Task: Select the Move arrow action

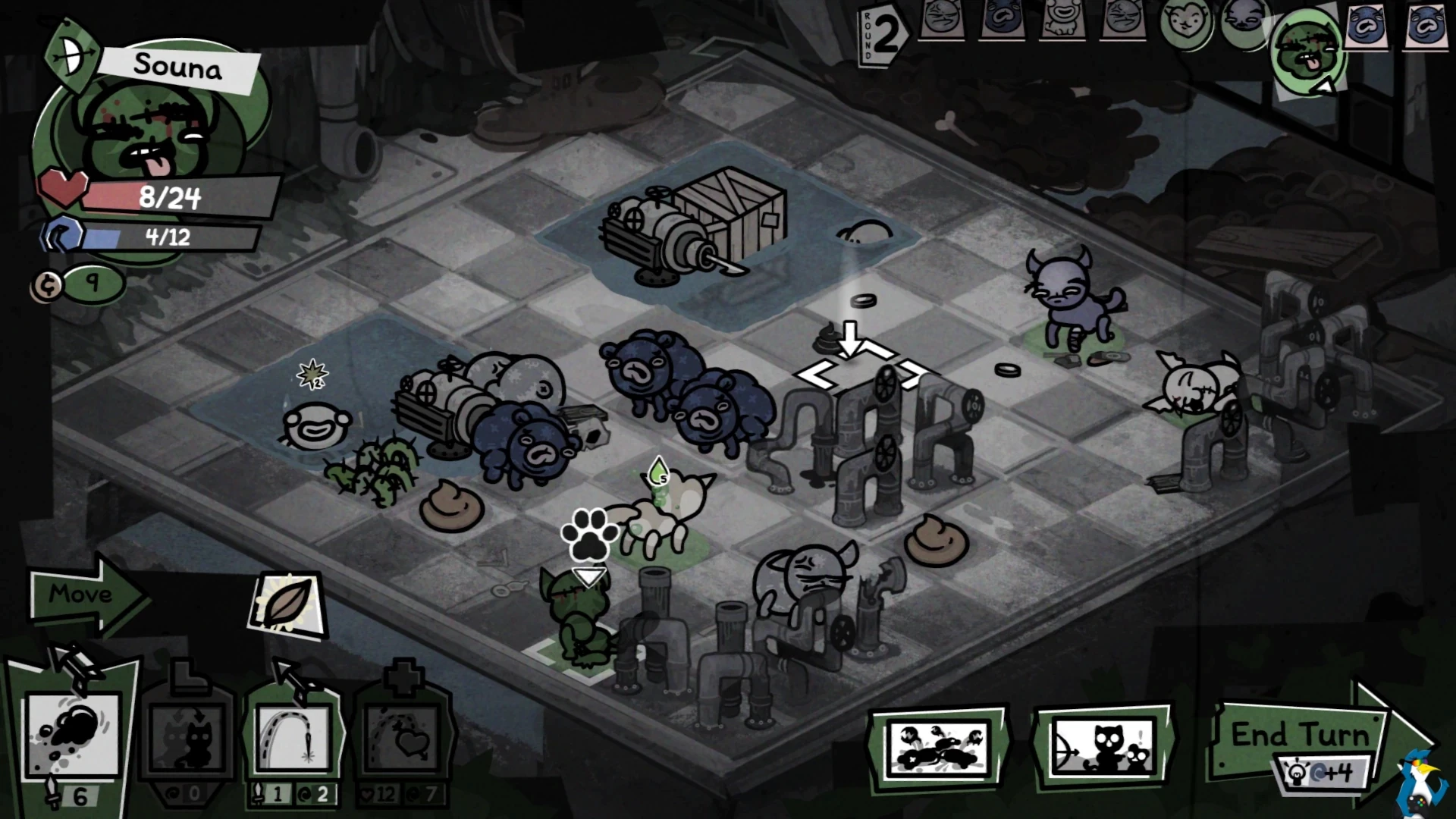Action: [x=85, y=595]
